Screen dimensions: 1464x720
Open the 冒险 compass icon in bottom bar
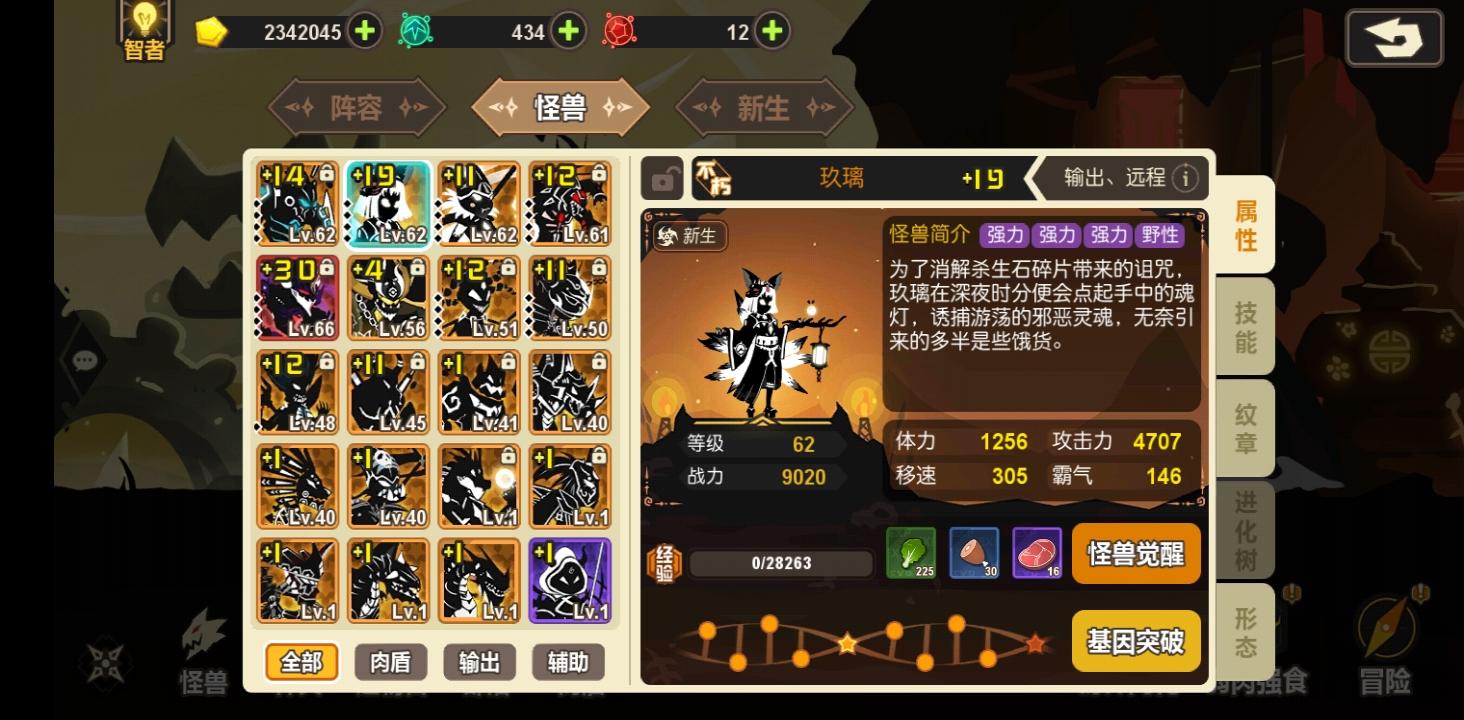[x=1388, y=645]
